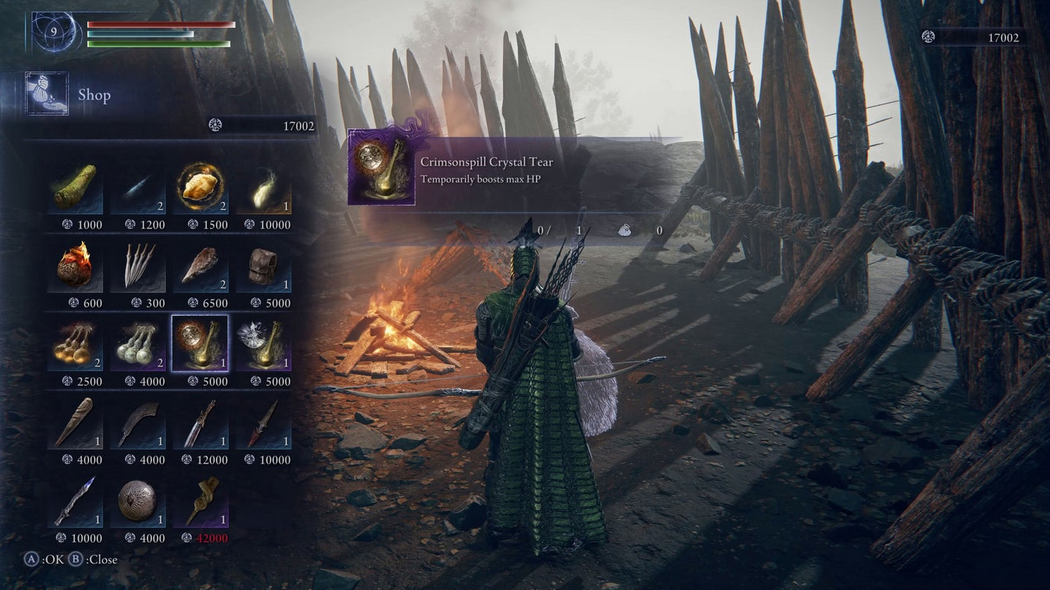Select the sword priced 12000
The height and width of the screenshot is (590, 1050).
[x=199, y=423]
